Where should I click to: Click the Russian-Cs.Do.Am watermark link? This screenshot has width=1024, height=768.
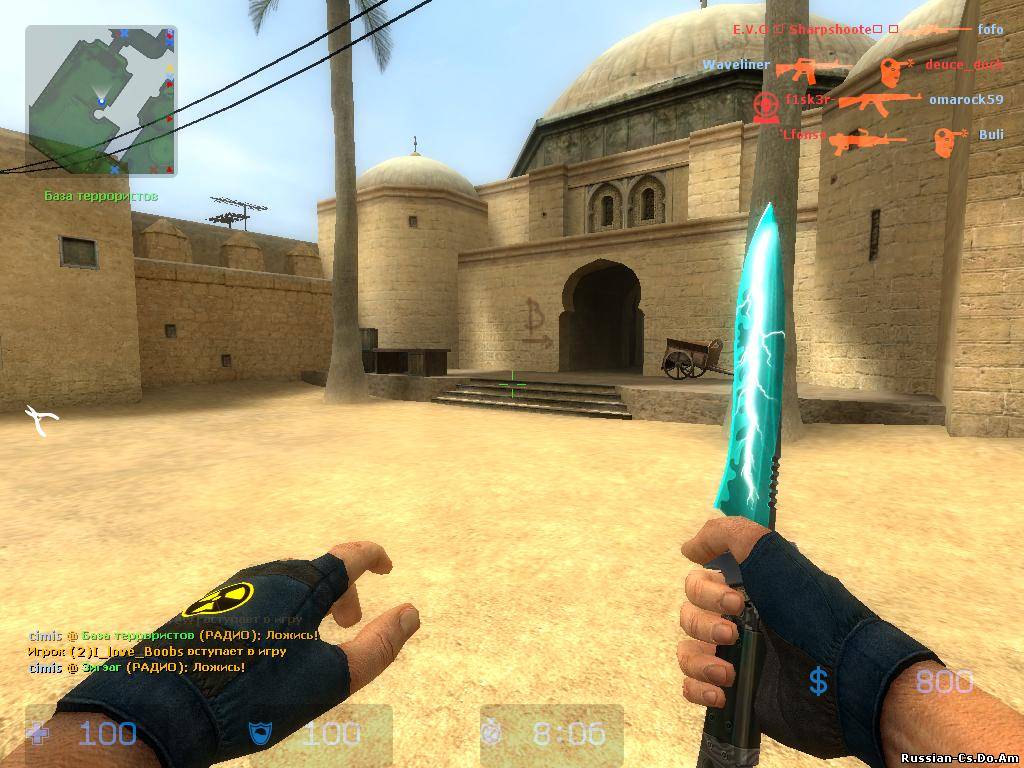pos(958,757)
